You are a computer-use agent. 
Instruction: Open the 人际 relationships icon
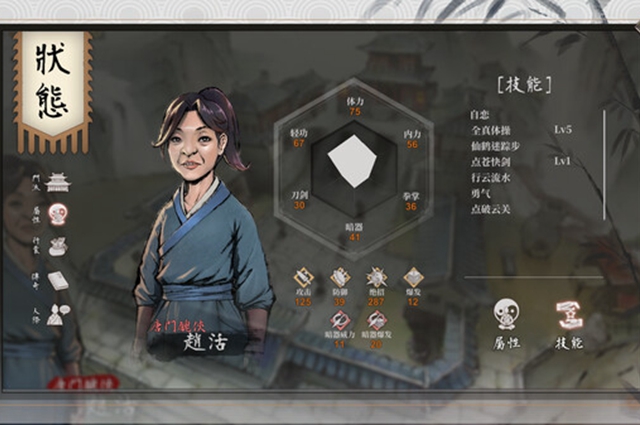(58, 313)
